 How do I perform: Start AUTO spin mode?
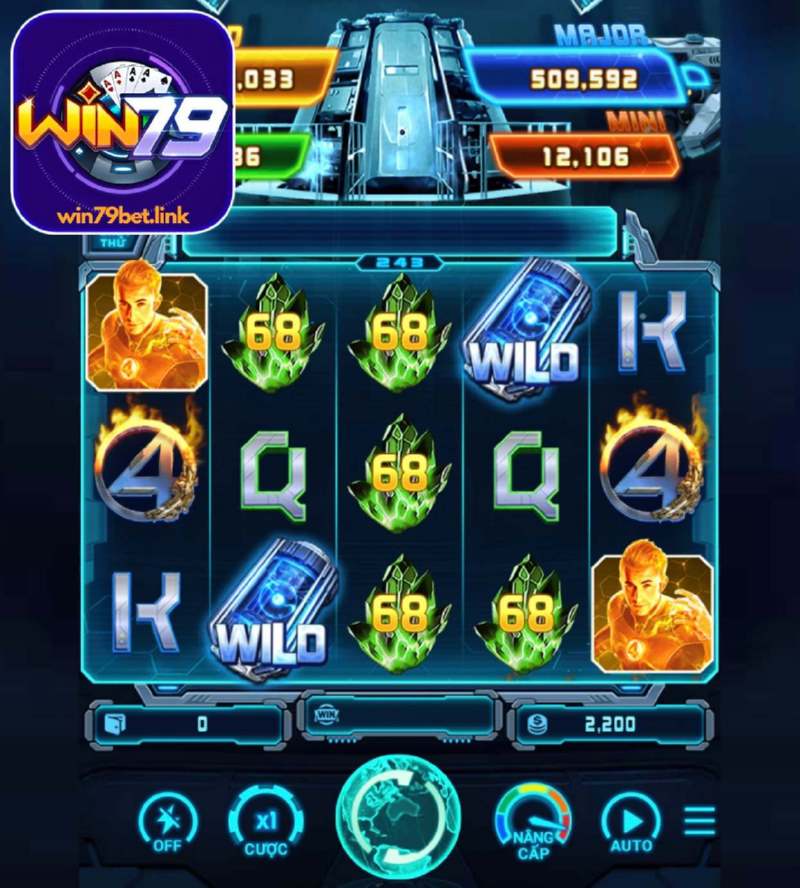(631, 823)
